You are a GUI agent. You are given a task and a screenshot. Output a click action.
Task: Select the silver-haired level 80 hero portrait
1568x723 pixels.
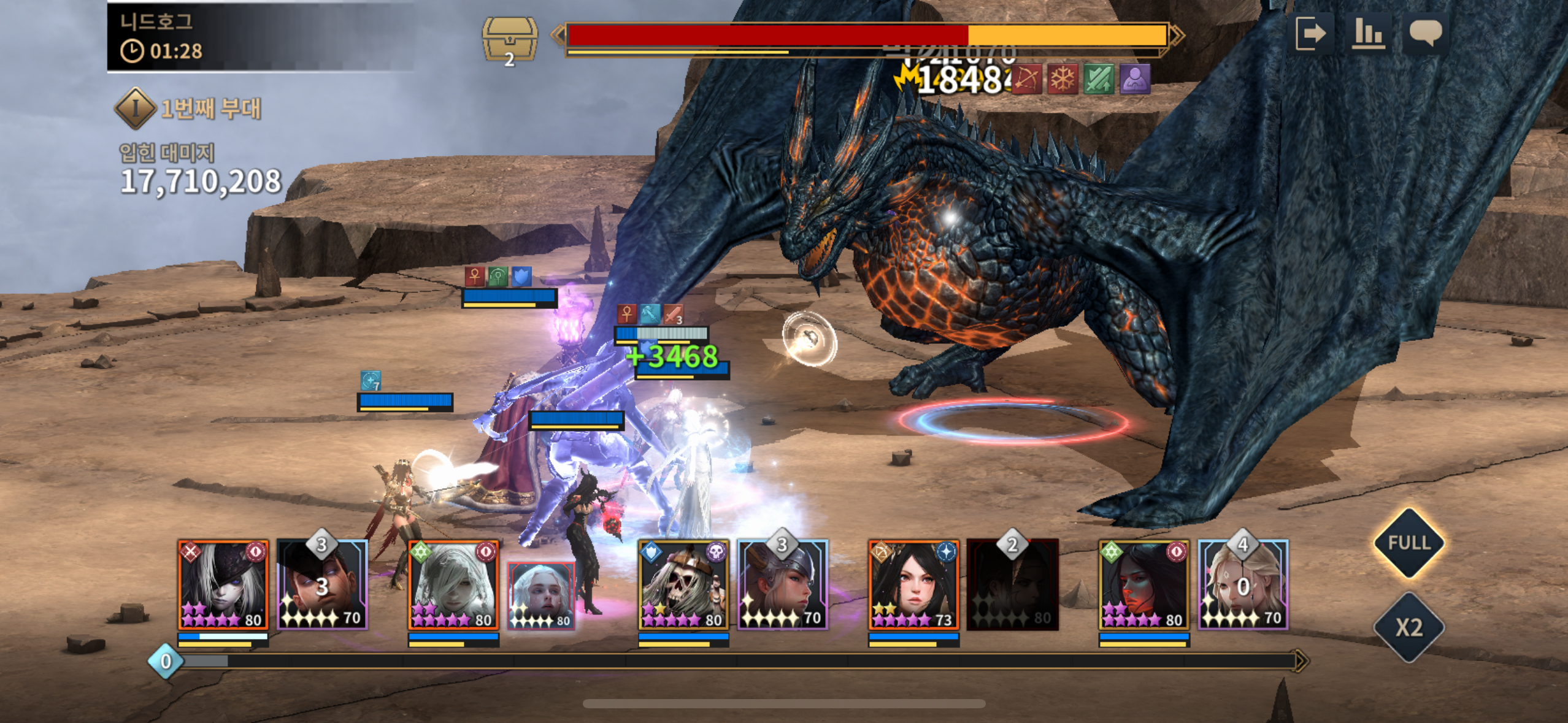pos(453,585)
